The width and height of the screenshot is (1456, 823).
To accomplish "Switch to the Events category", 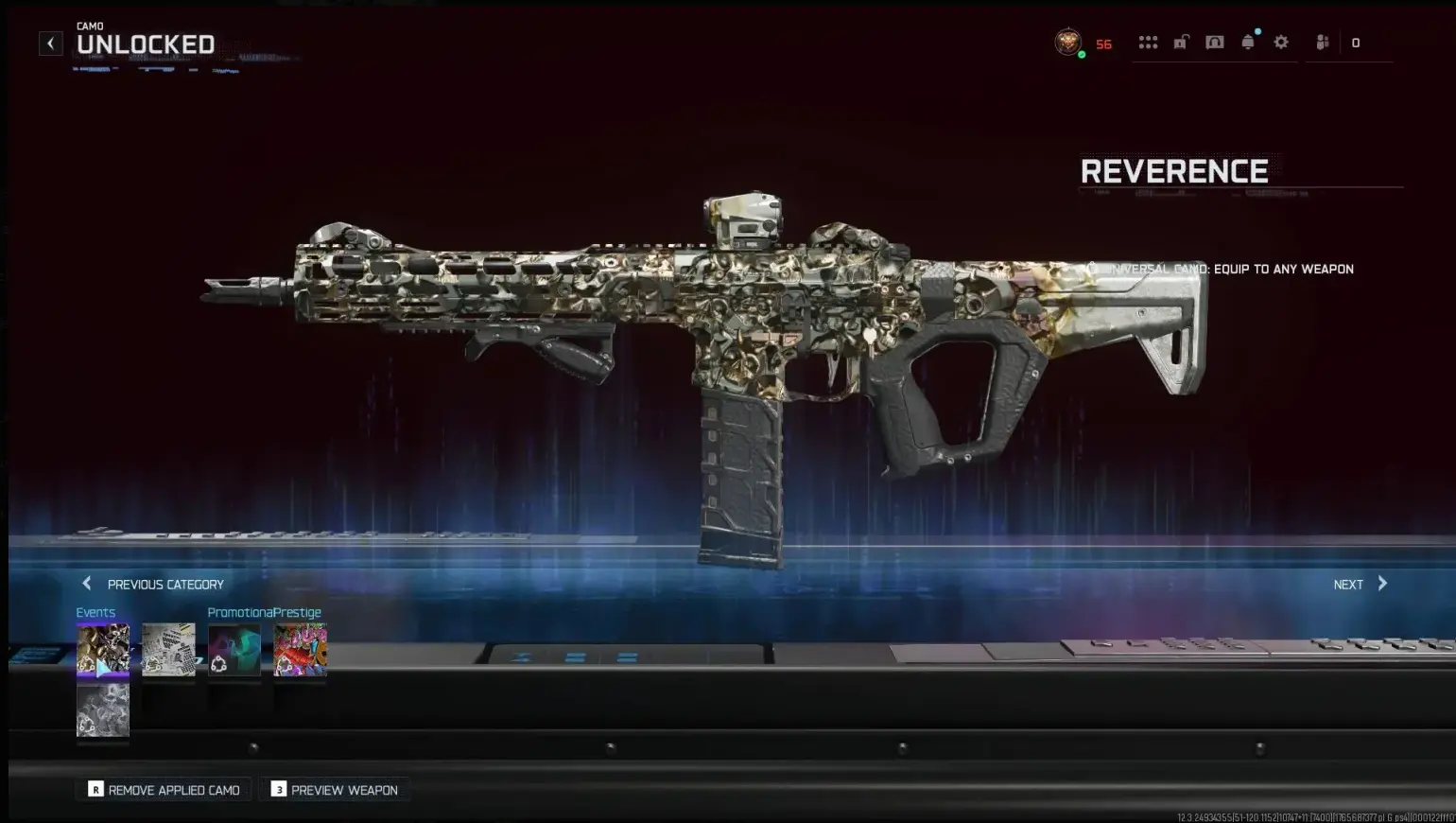I will [95, 612].
